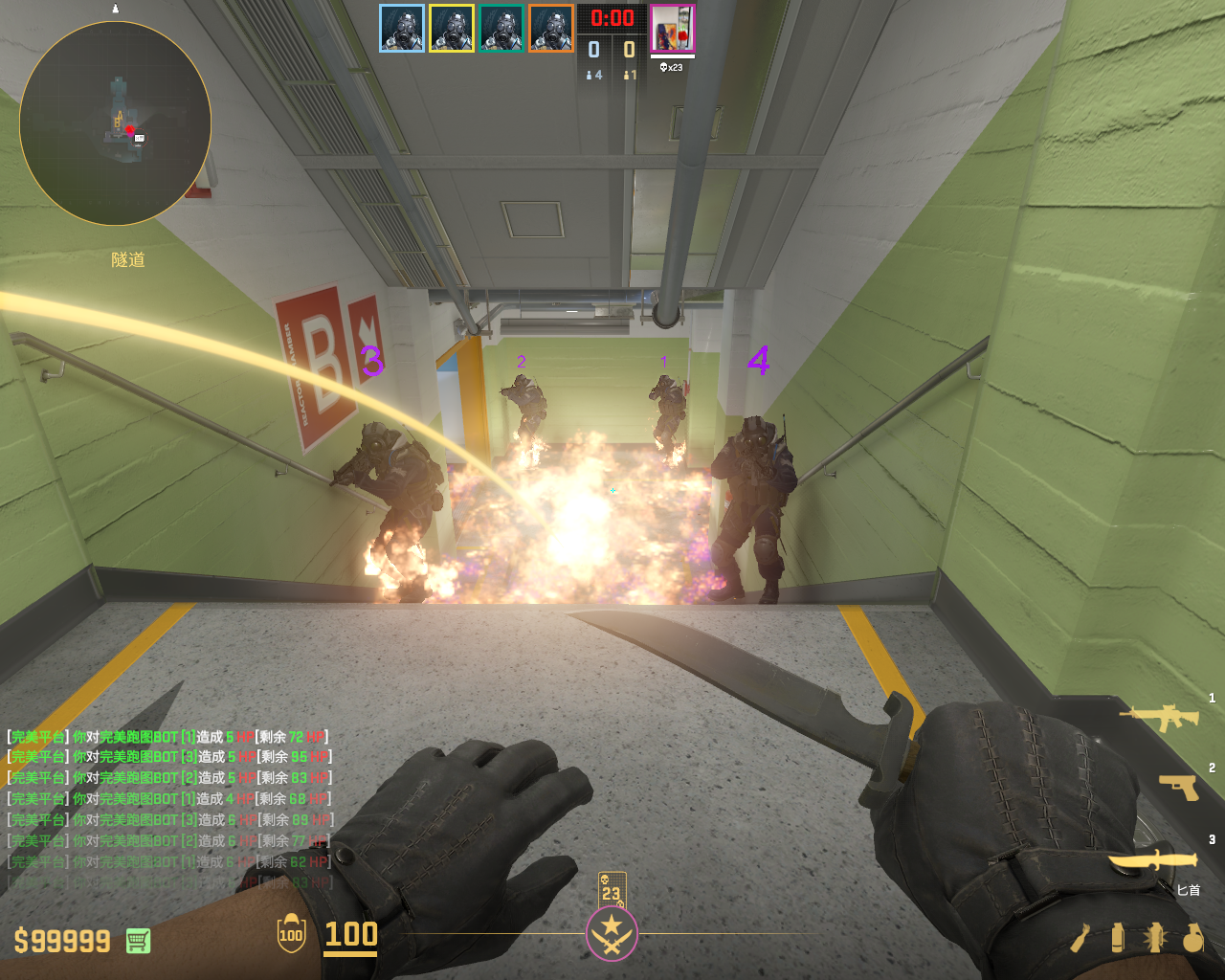
Task: Click the pink-bordered player avatar
Action: (x=673, y=29)
